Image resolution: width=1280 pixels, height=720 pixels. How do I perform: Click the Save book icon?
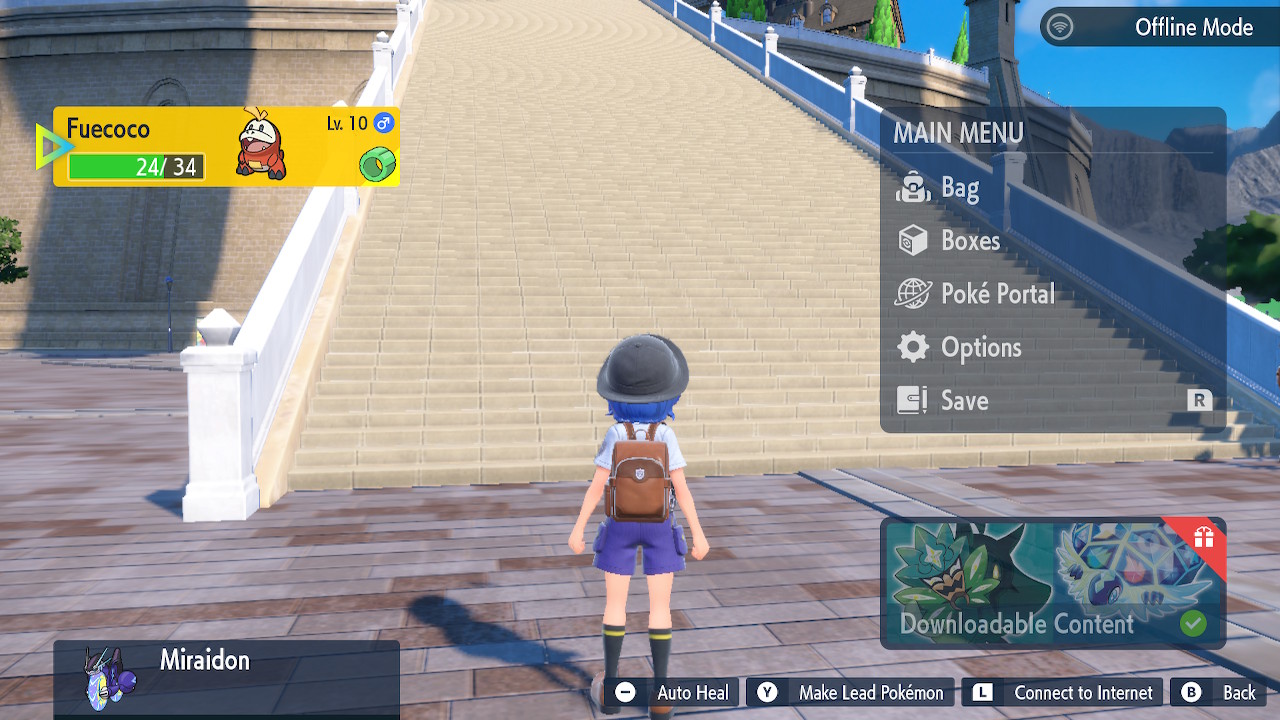pos(915,400)
